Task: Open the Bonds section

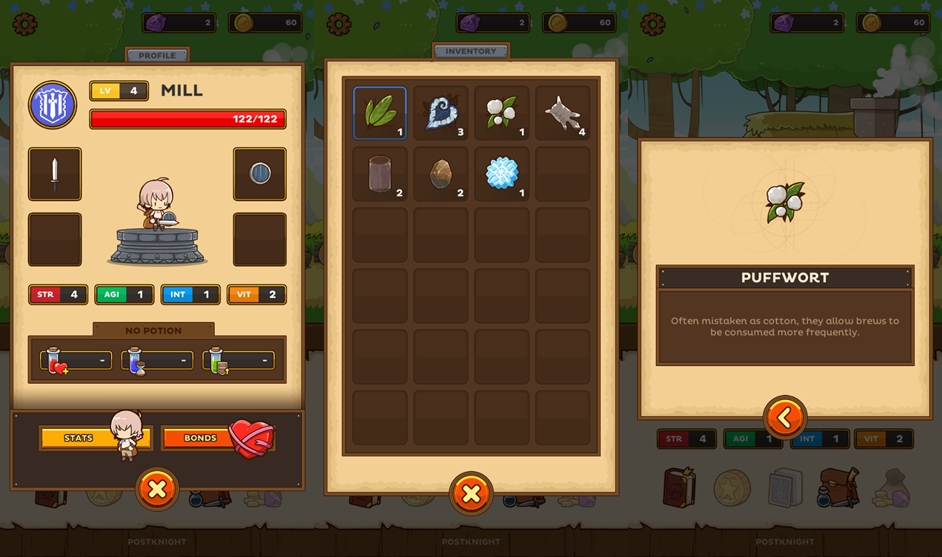Action: [x=201, y=438]
